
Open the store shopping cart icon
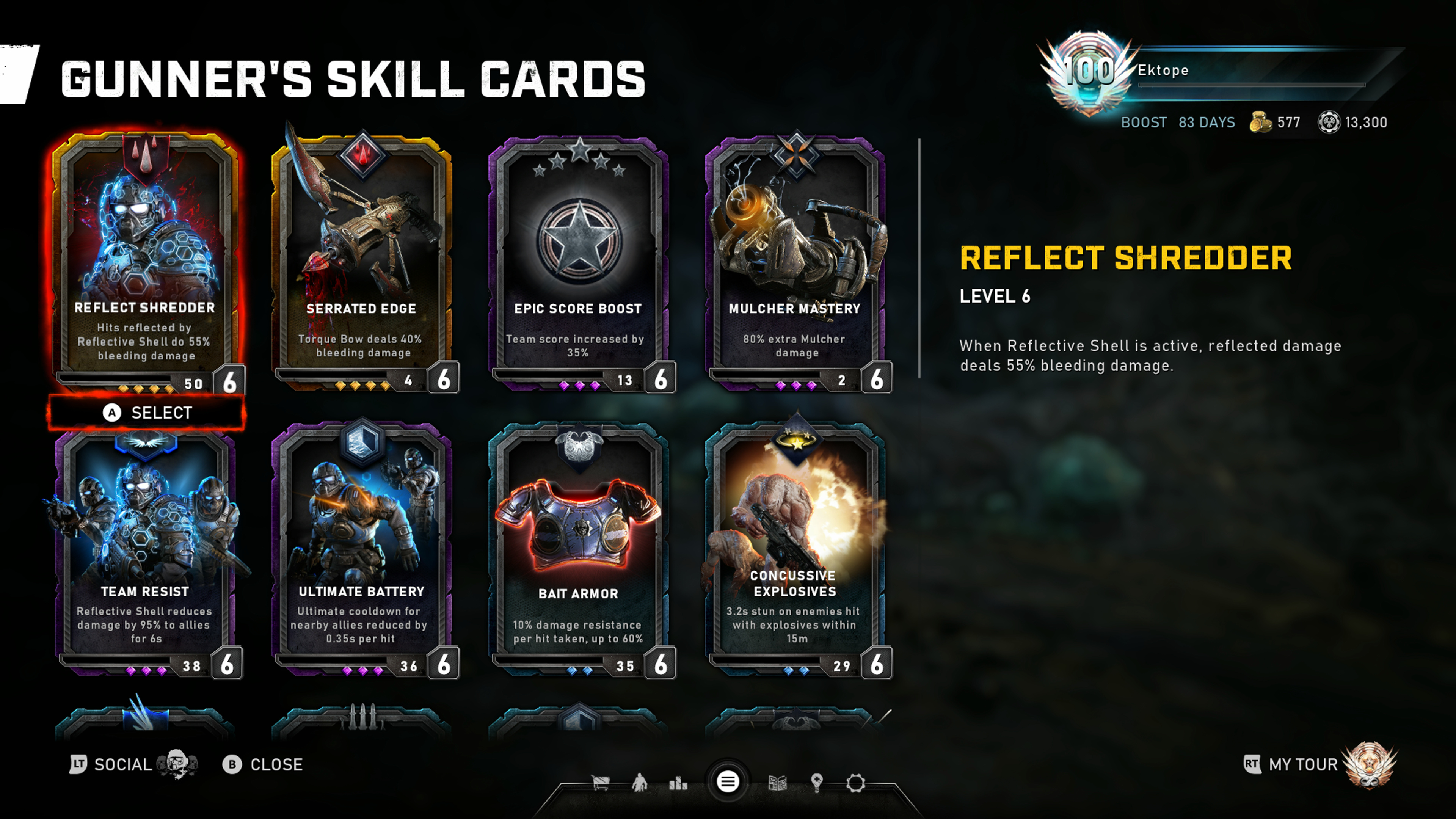click(600, 783)
